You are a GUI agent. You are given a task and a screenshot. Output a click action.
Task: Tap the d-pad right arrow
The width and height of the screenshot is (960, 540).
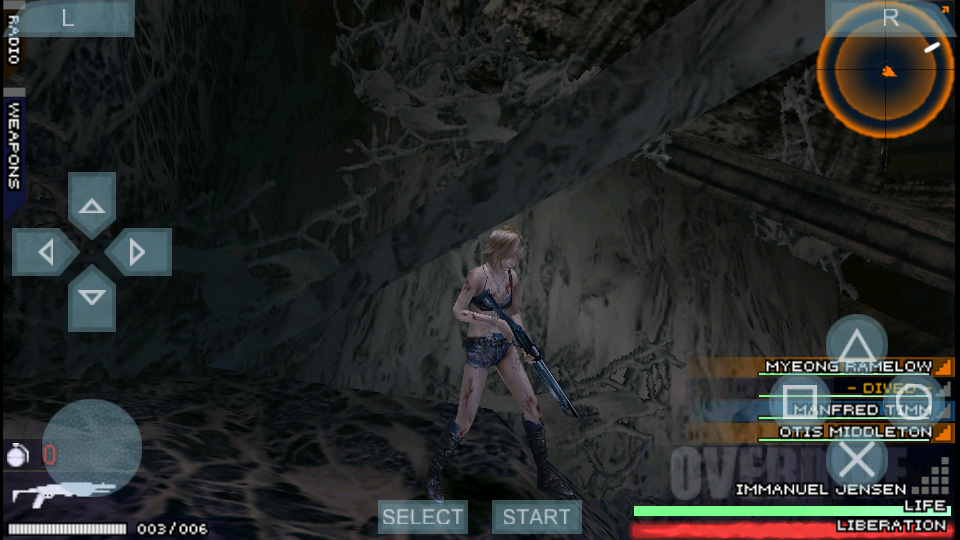coord(138,251)
